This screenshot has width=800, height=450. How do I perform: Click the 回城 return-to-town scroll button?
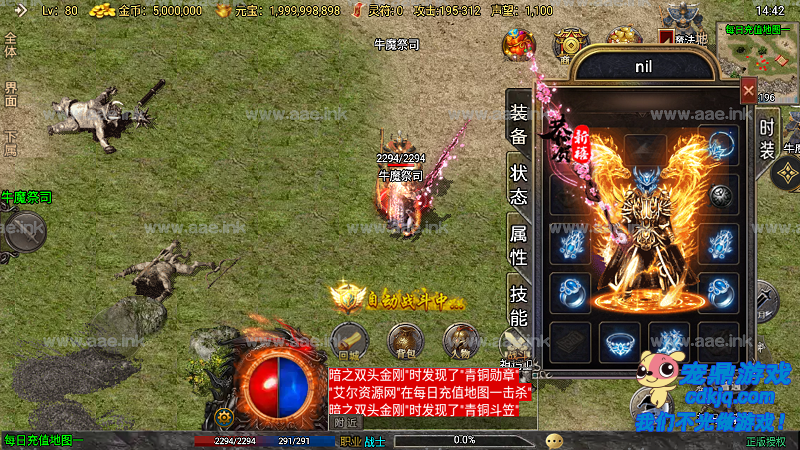(x=349, y=341)
